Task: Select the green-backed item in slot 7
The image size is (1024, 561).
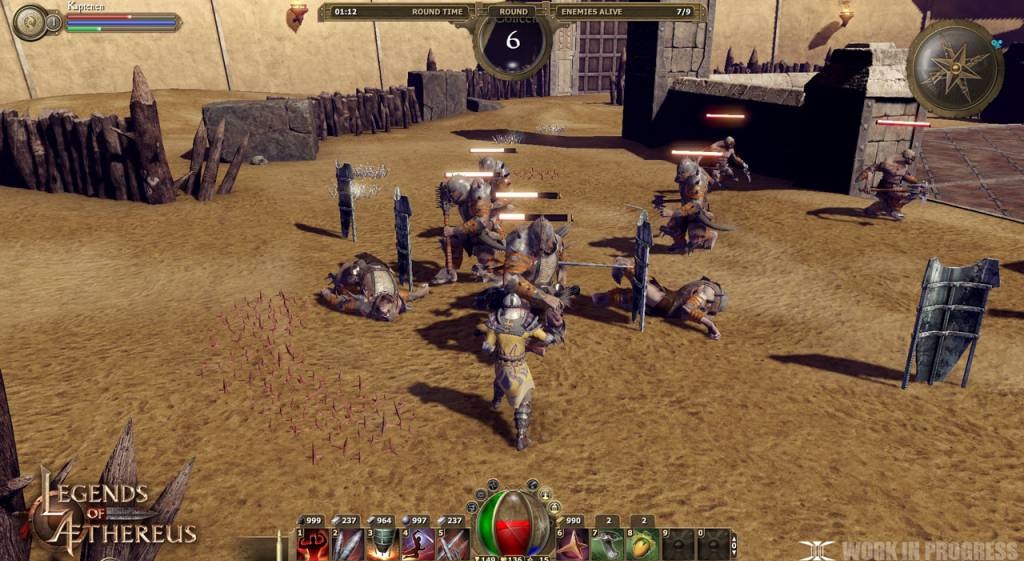Action: [x=608, y=544]
